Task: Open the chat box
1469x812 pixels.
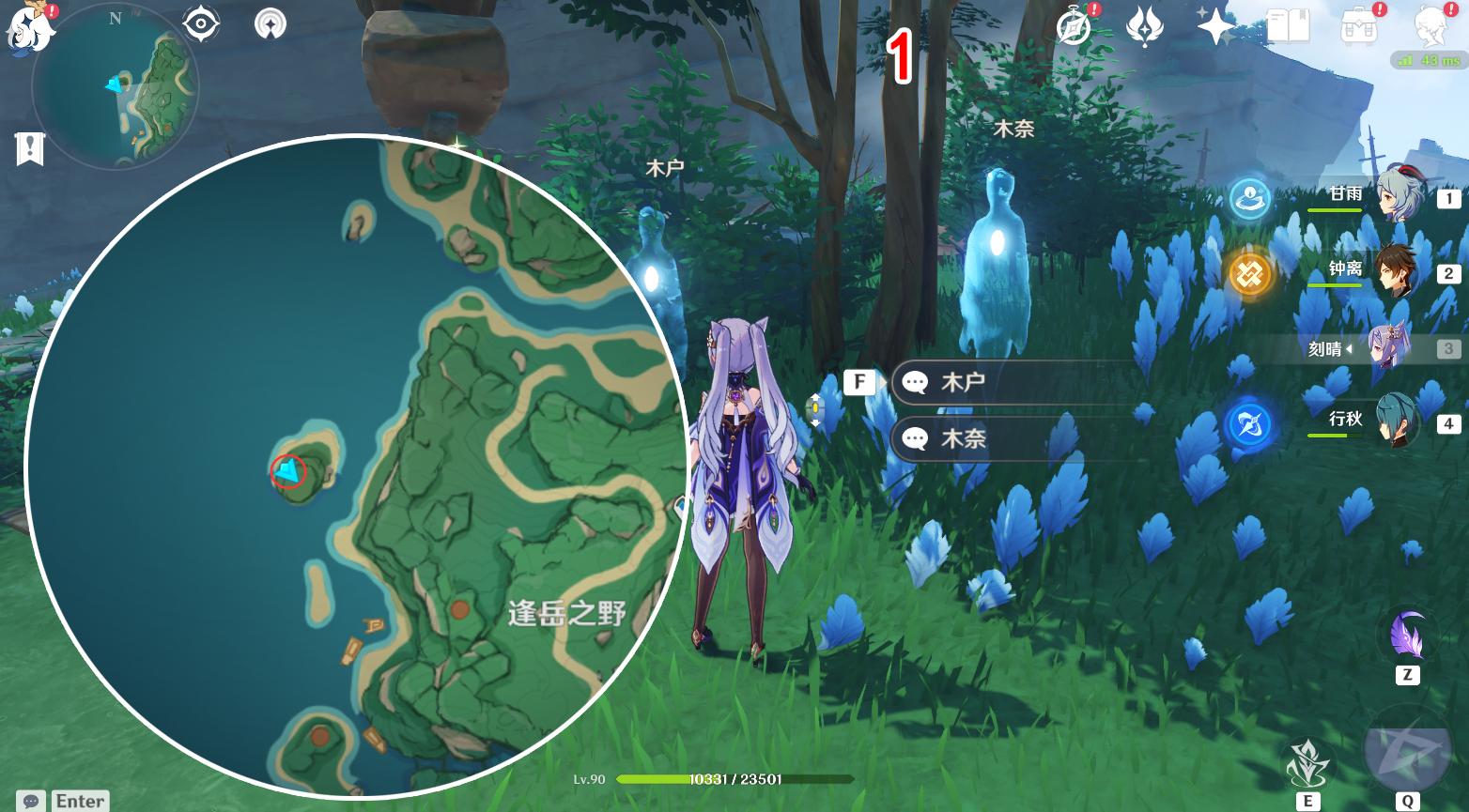Action: (31, 801)
